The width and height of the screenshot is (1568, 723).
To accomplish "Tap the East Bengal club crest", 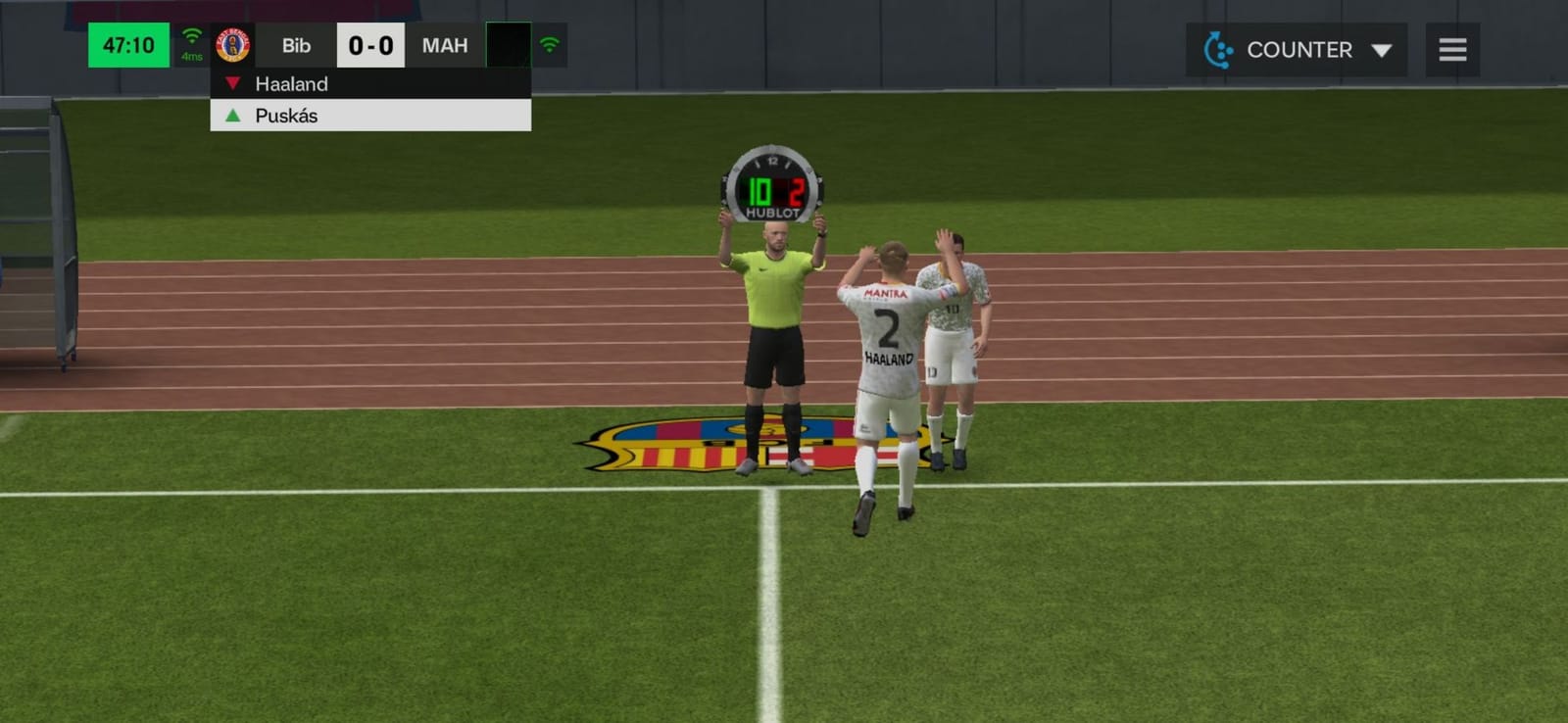I will click(231, 44).
